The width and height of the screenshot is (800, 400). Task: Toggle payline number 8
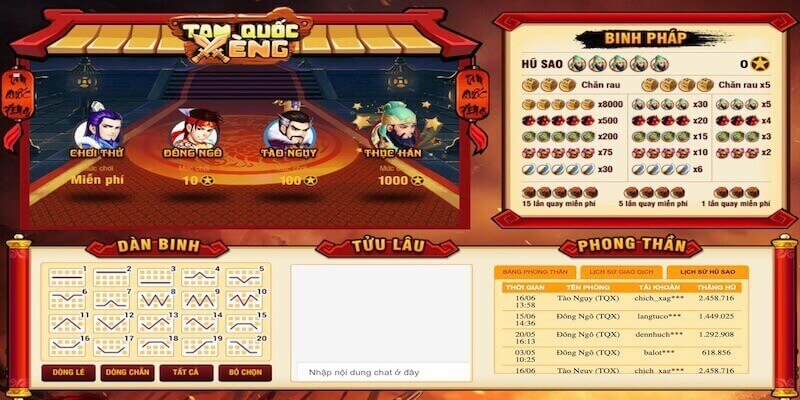point(153,299)
